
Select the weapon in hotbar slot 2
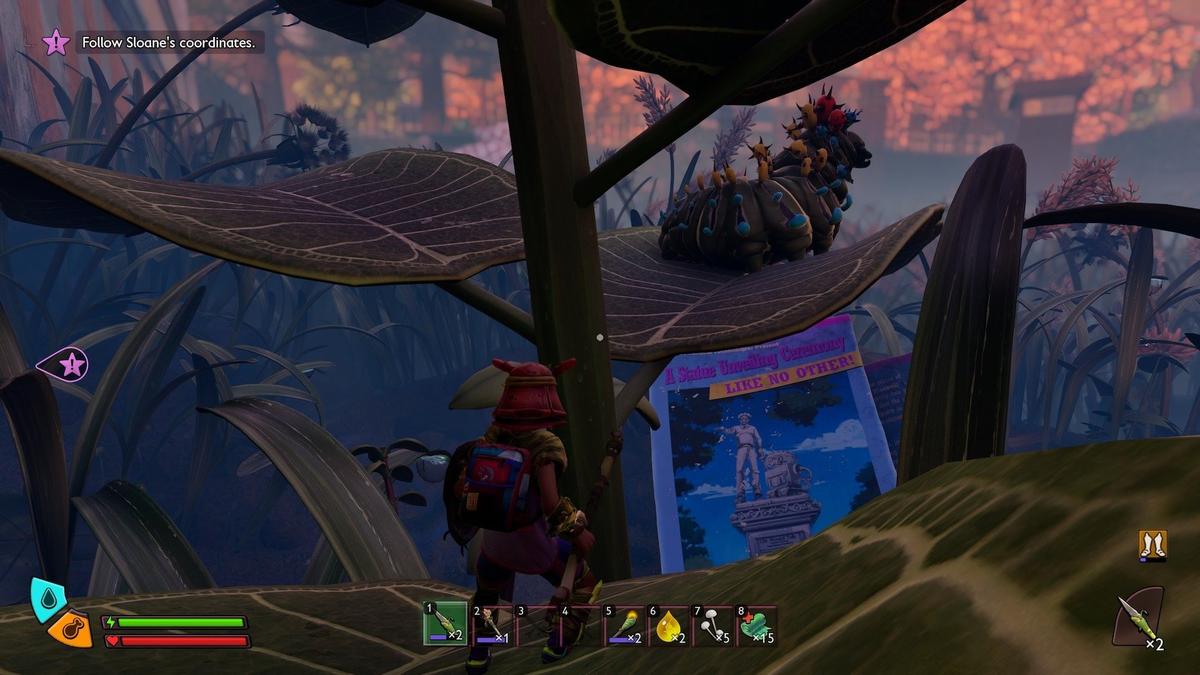pyautogui.click(x=491, y=625)
